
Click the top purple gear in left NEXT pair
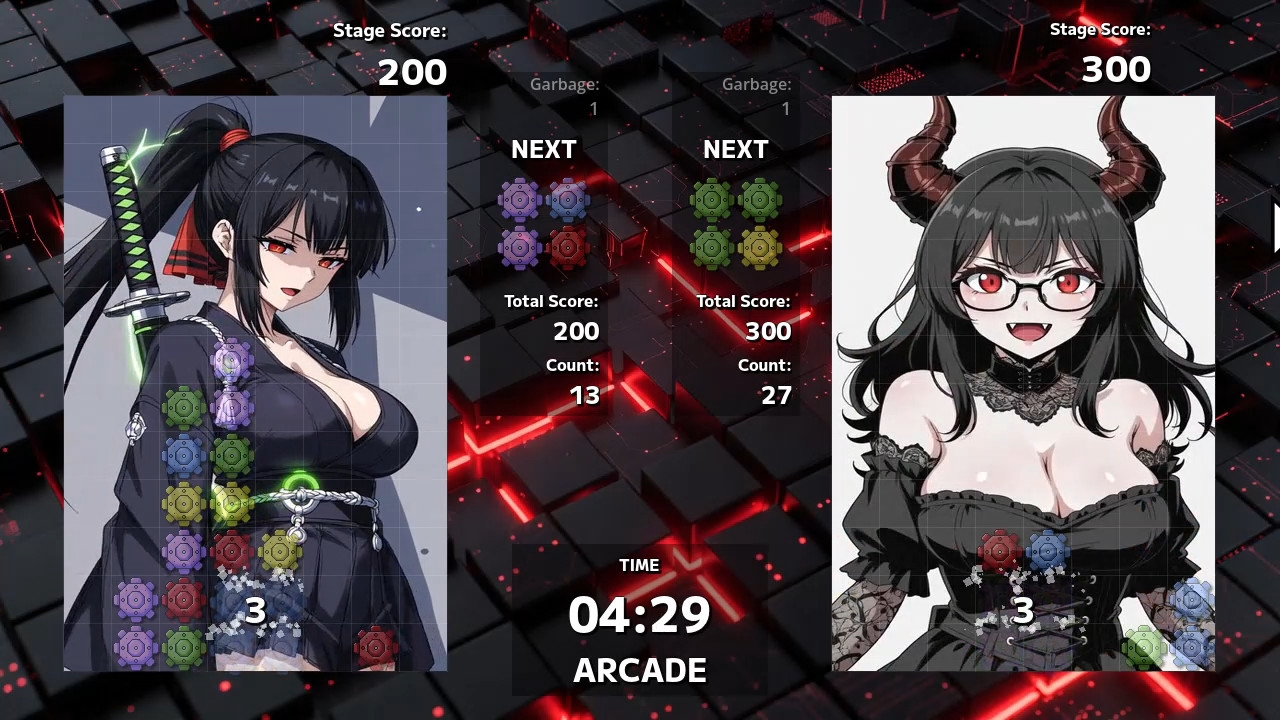(520, 198)
